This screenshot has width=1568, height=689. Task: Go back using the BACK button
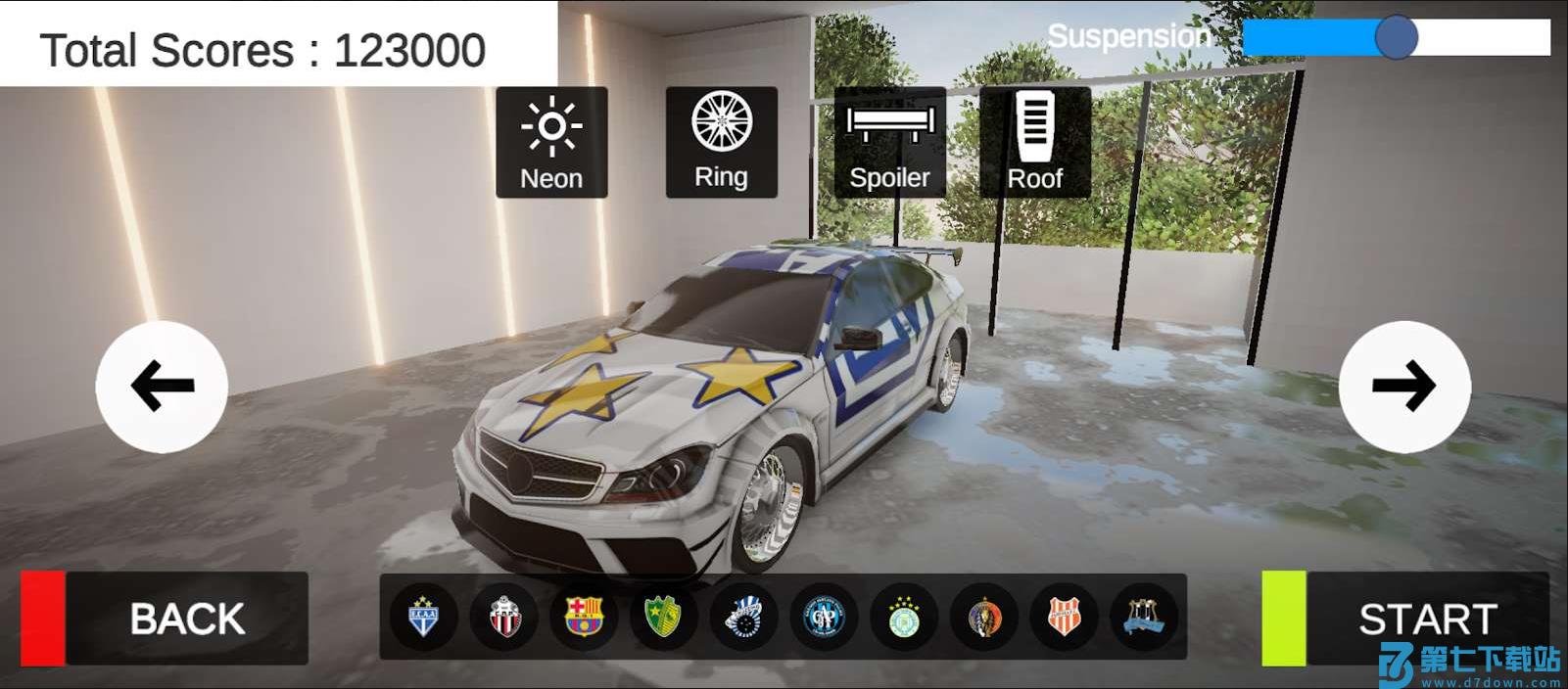(165, 619)
